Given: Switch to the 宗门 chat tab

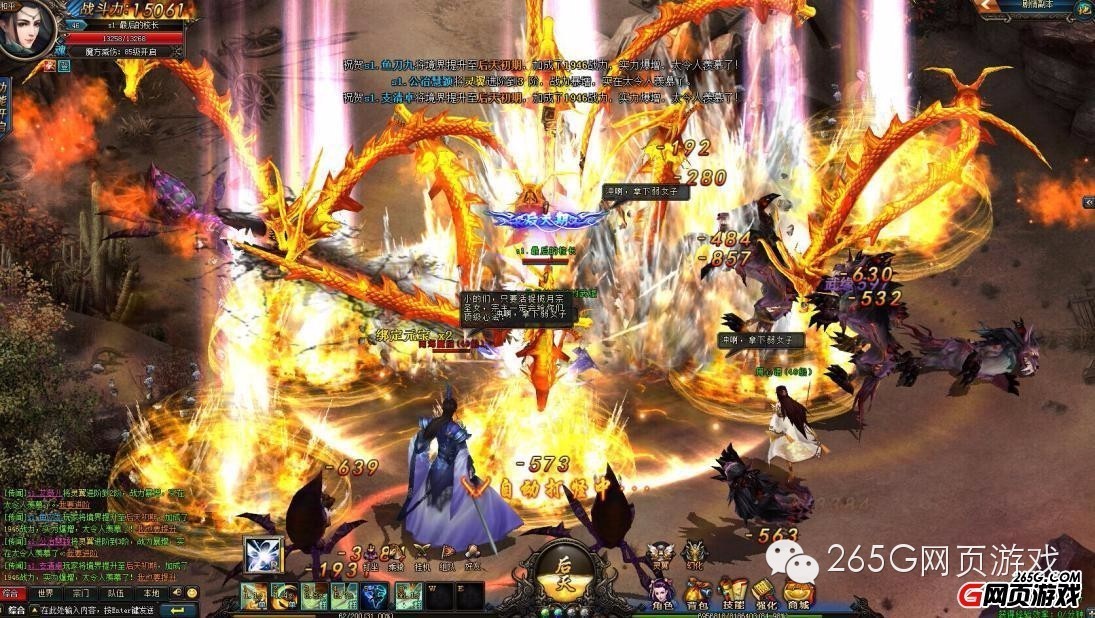Looking at the screenshot, I should pyautogui.click(x=80, y=593).
